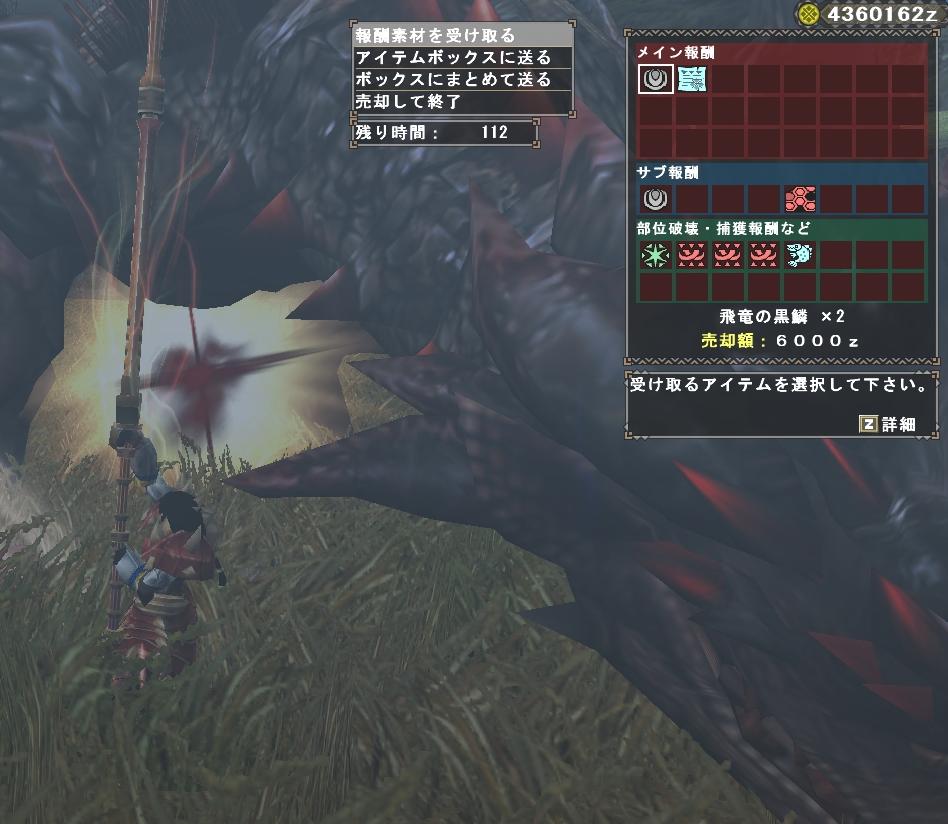948x824 pixels.
Task: Select the green star-shaped break reward
Action: (x=655, y=256)
